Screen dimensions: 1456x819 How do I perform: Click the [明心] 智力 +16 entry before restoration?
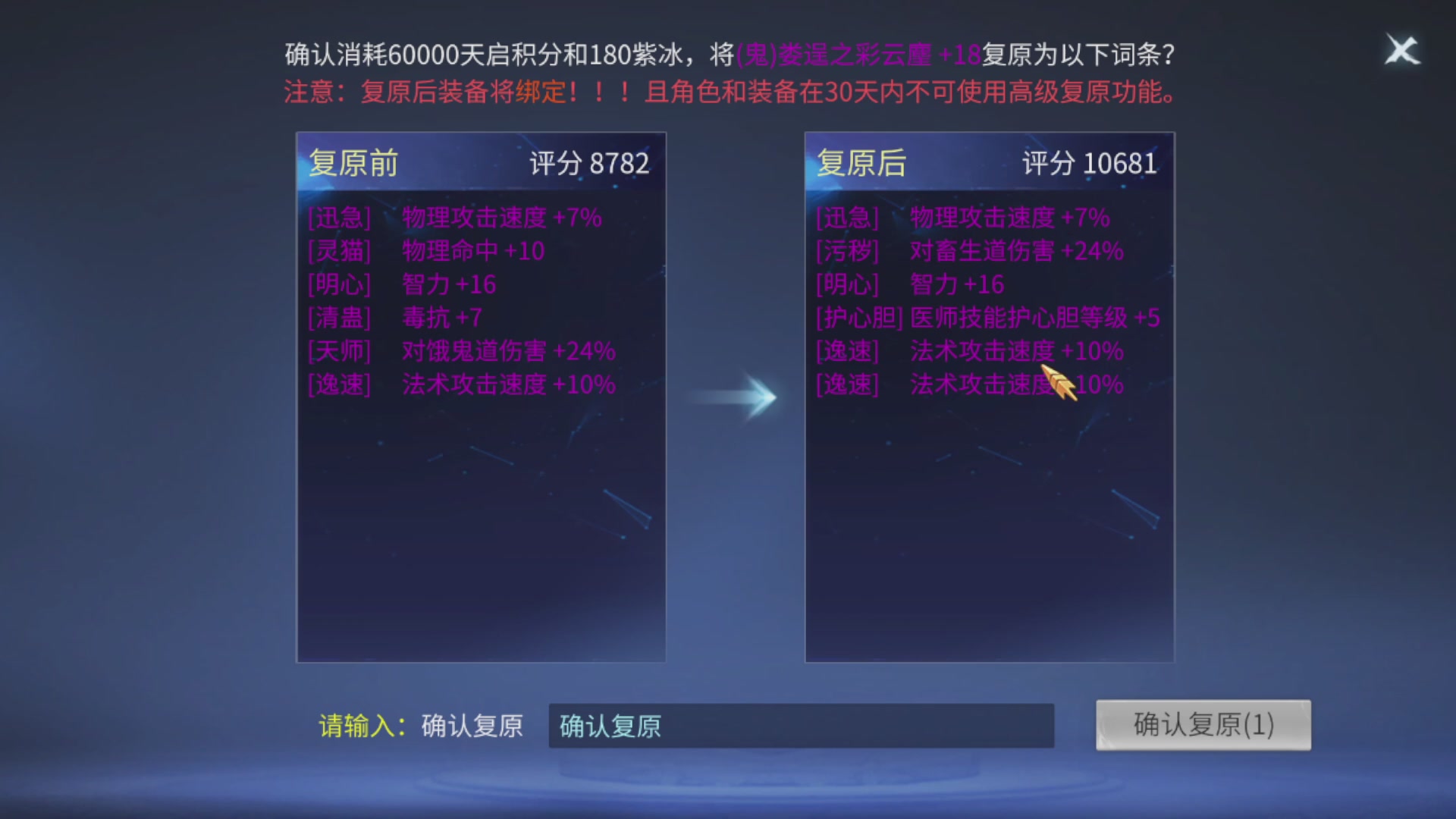[400, 284]
